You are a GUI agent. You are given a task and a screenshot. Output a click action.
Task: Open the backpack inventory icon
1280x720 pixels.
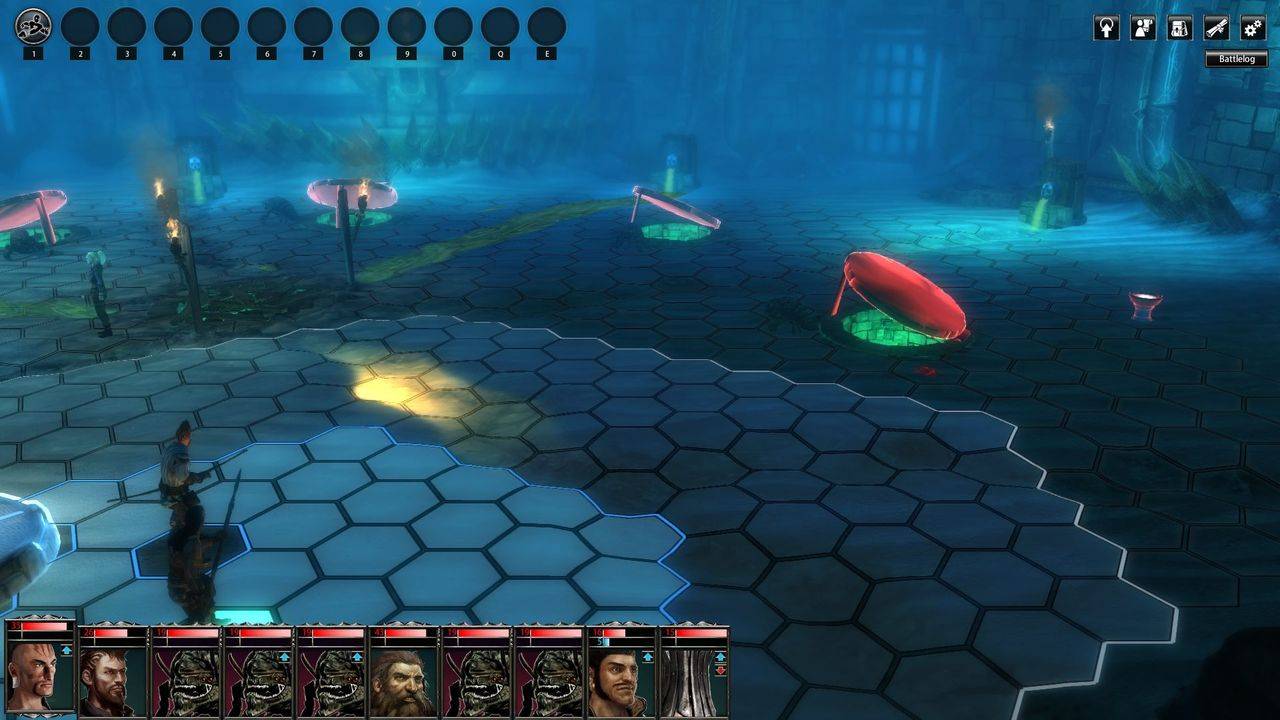pos(1180,28)
